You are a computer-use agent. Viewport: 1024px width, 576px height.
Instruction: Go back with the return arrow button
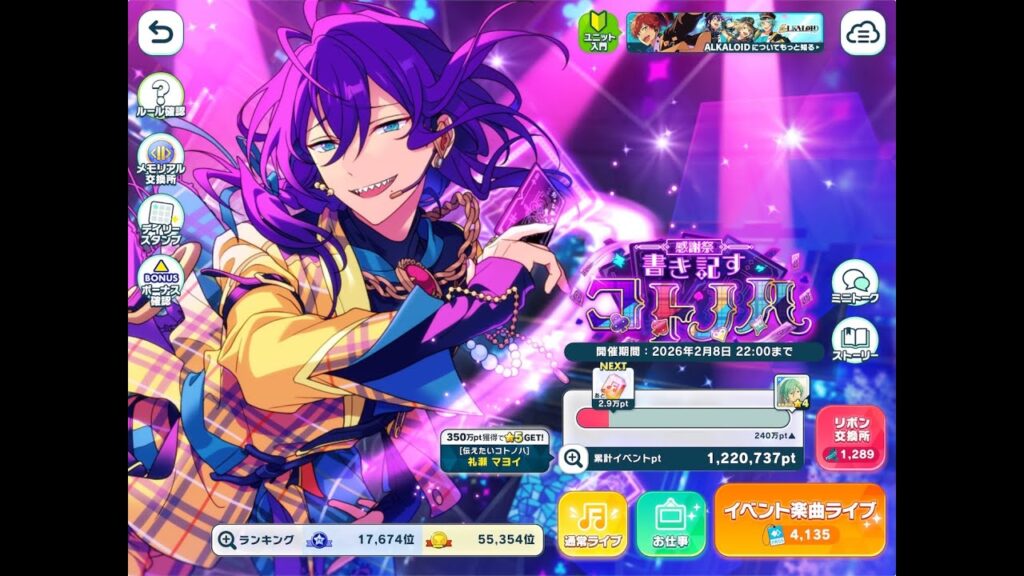click(160, 33)
